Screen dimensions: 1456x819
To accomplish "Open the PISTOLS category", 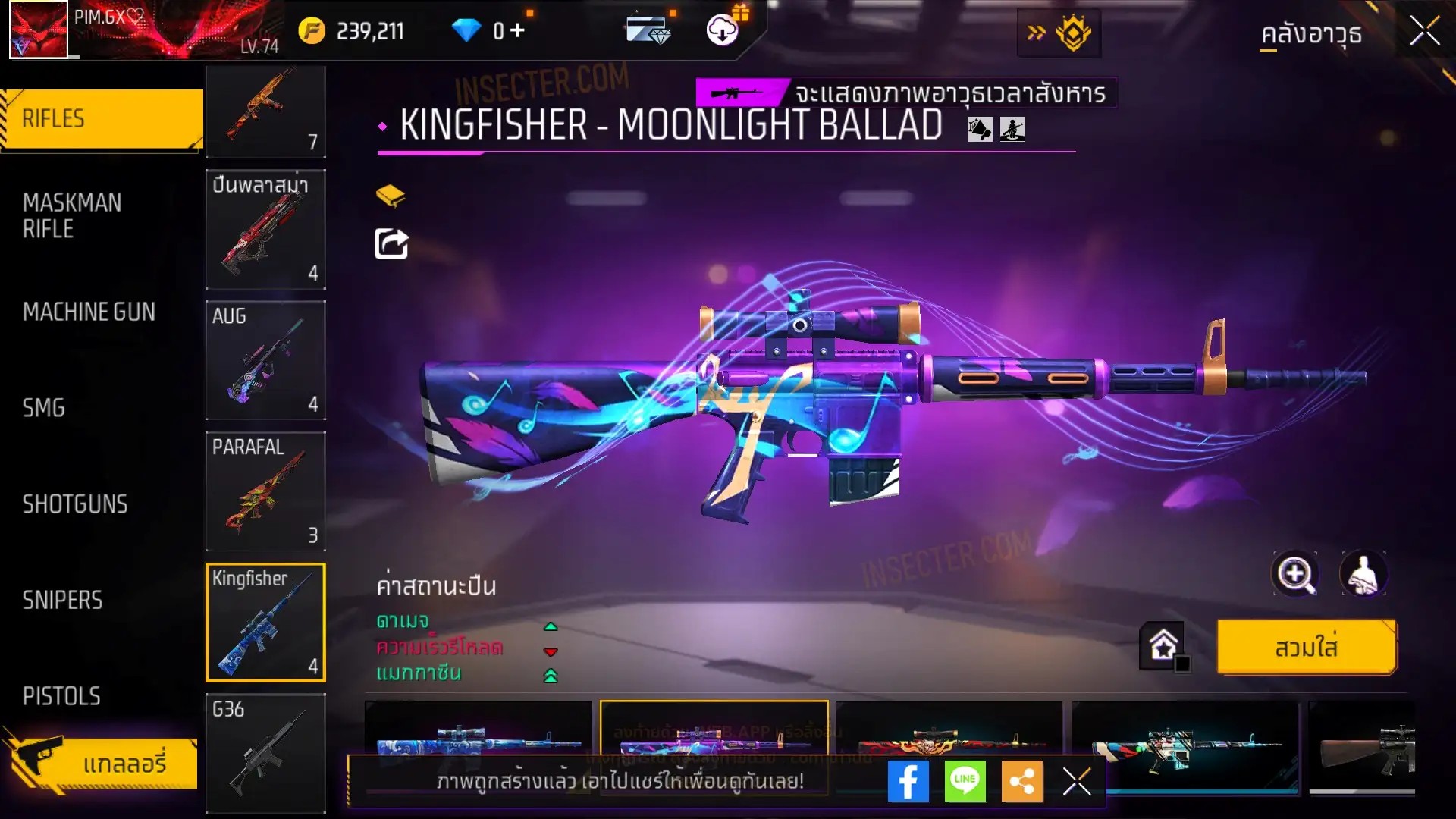I will pyautogui.click(x=61, y=696).
